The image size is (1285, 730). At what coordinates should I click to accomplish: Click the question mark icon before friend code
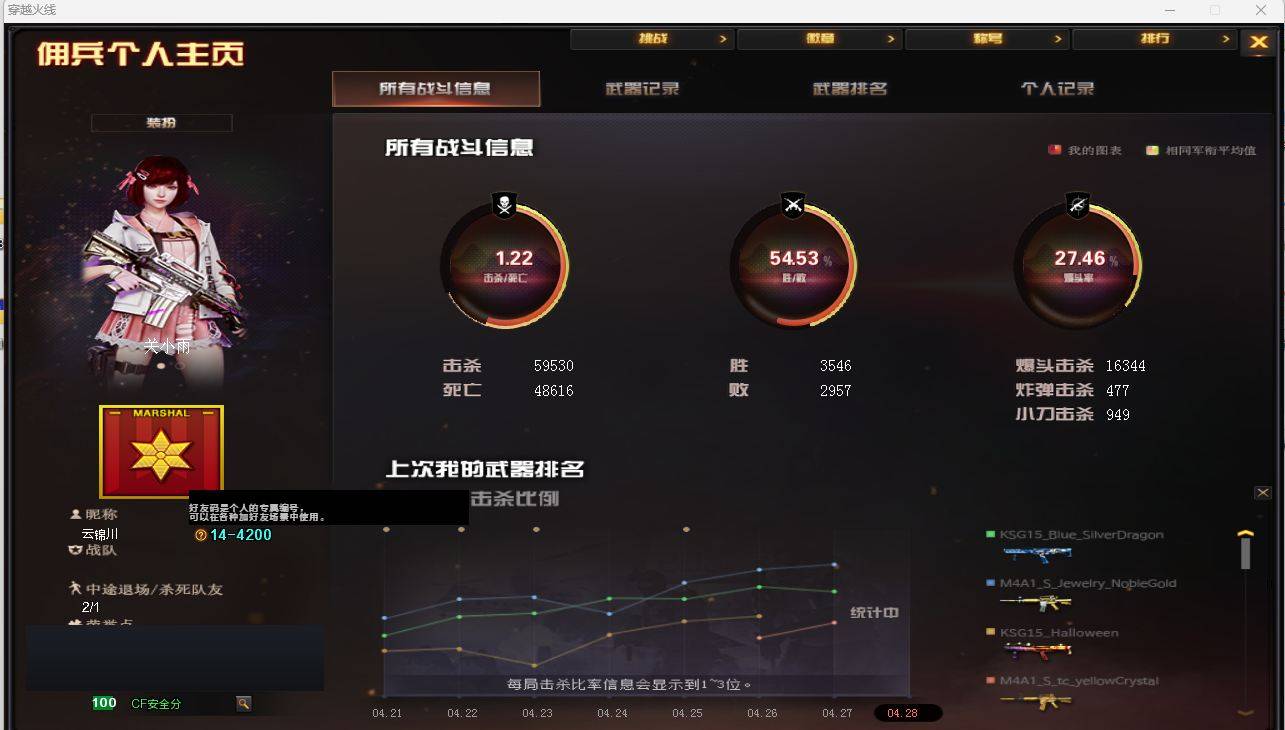click(x=200, y=535)
